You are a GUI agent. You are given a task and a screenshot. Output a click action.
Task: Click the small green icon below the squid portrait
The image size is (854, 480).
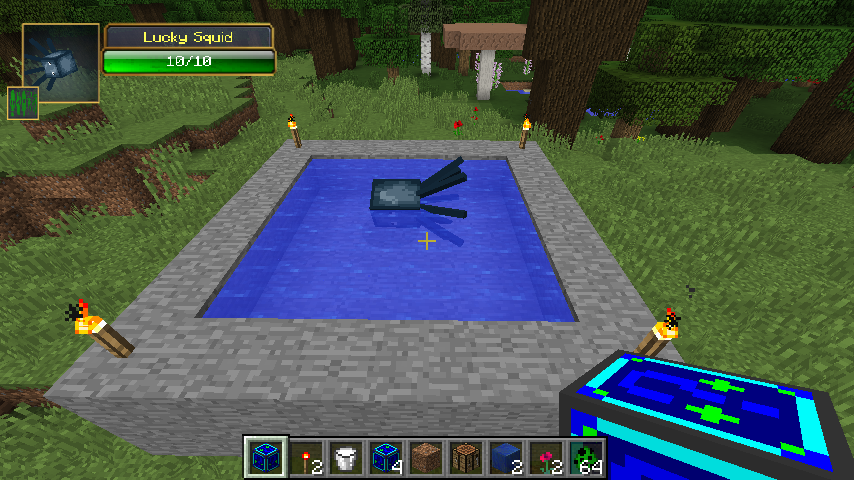coord(20,103)
